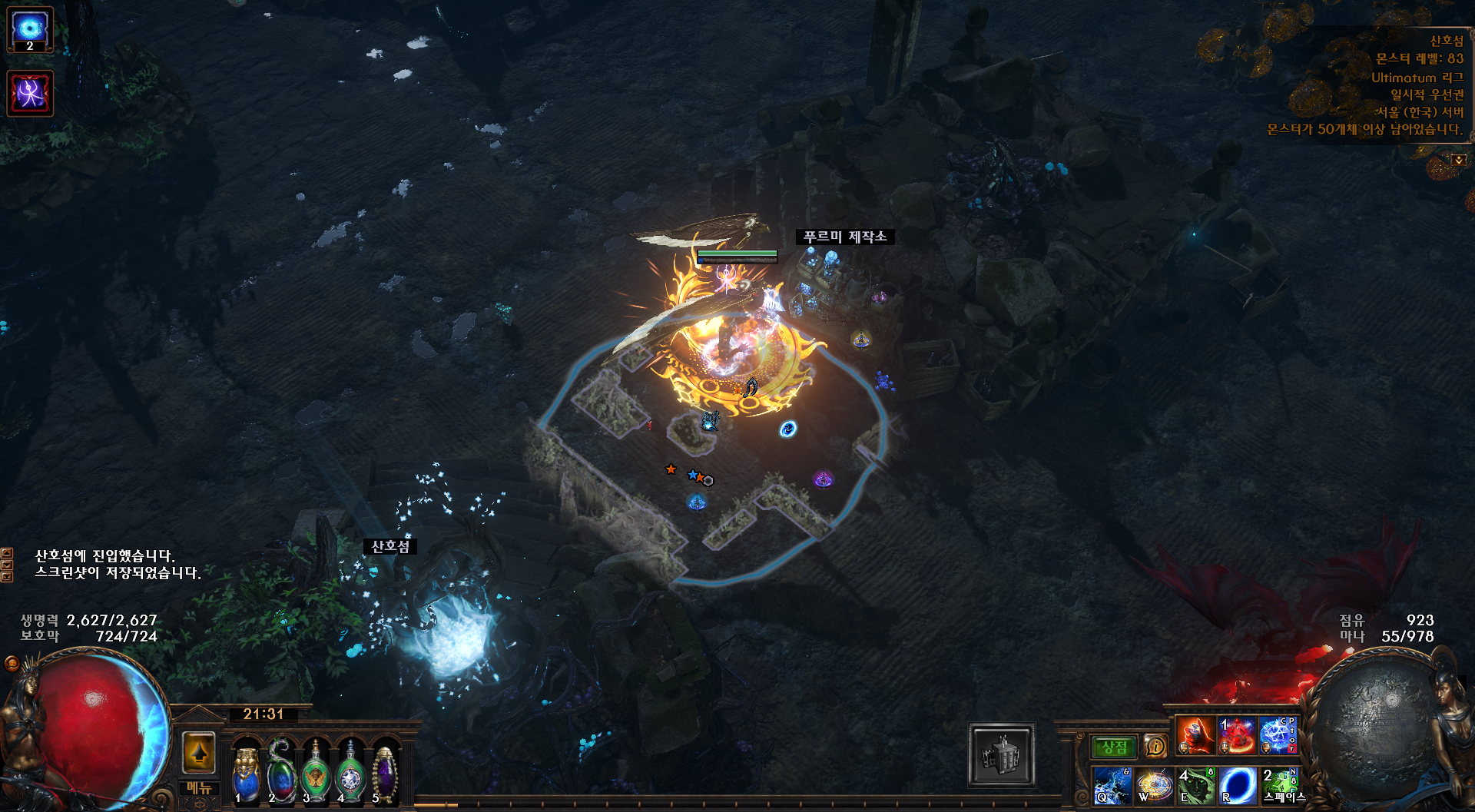Image resolution: width=1475 pixels, height=812 pixels.
Task: Select the blue vortex buff icon
Action: pos(30,29)
